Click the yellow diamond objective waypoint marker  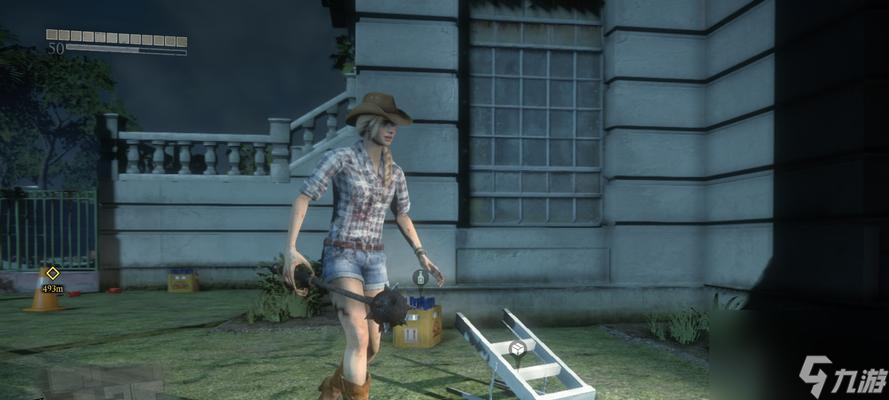(52, 273)
